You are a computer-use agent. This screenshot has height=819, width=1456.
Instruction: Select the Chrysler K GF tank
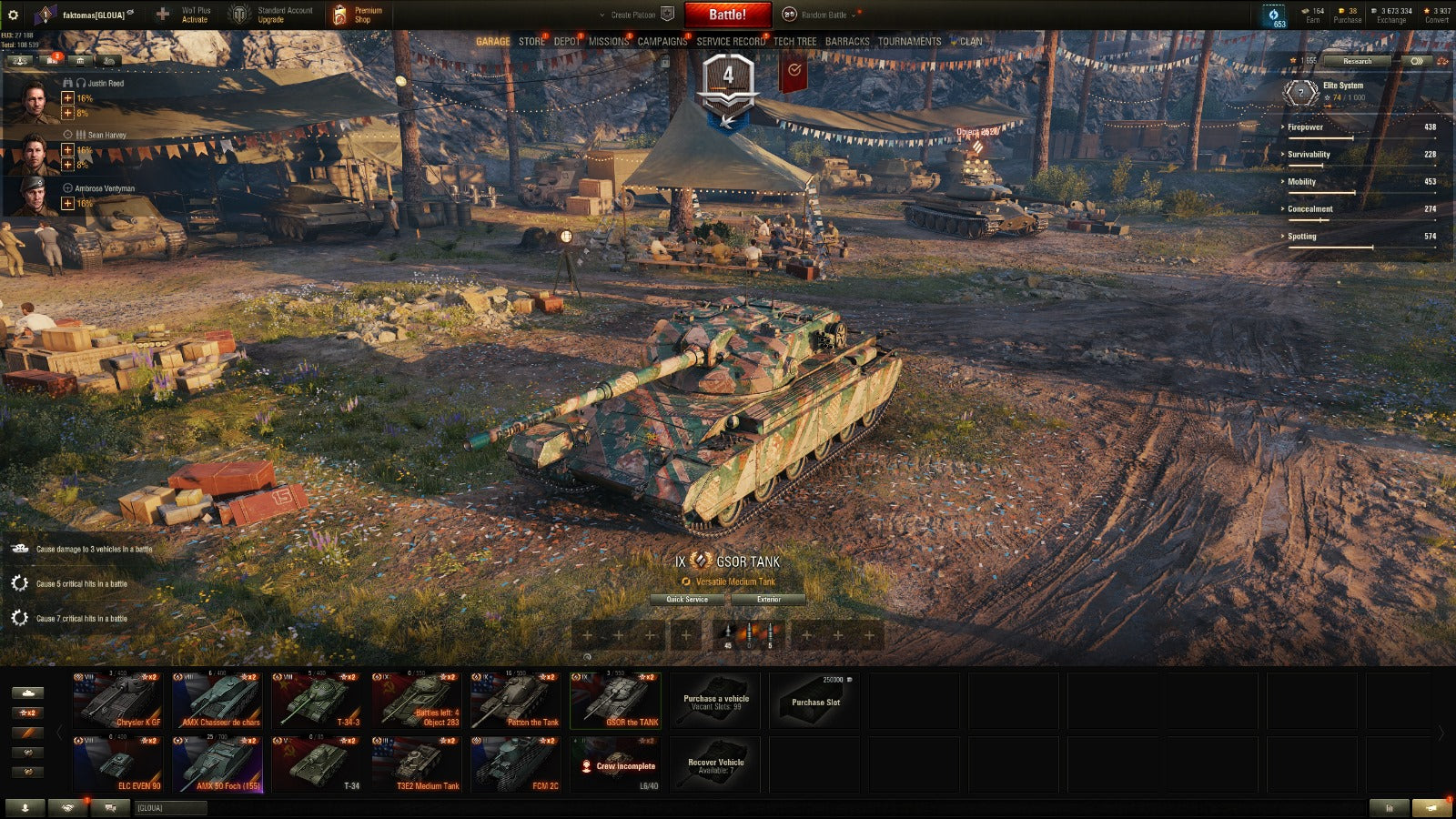coord(118,700)
